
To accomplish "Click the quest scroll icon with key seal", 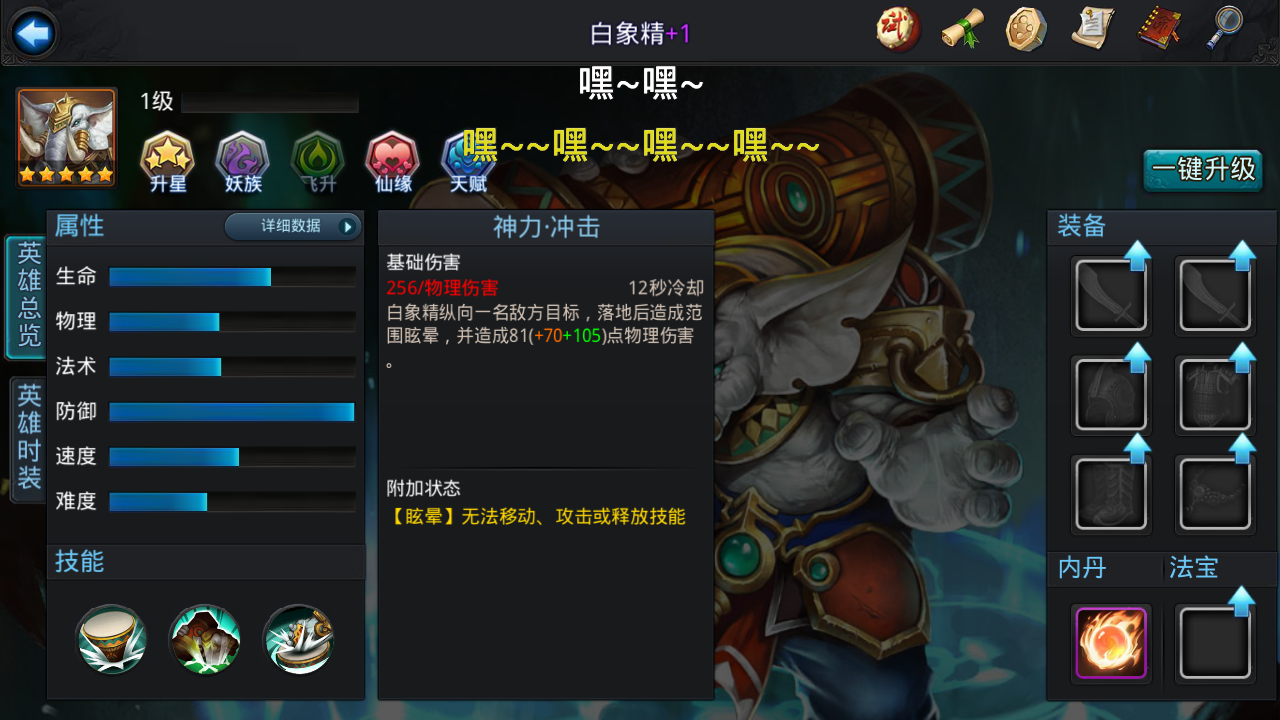I will (1091, 29).
